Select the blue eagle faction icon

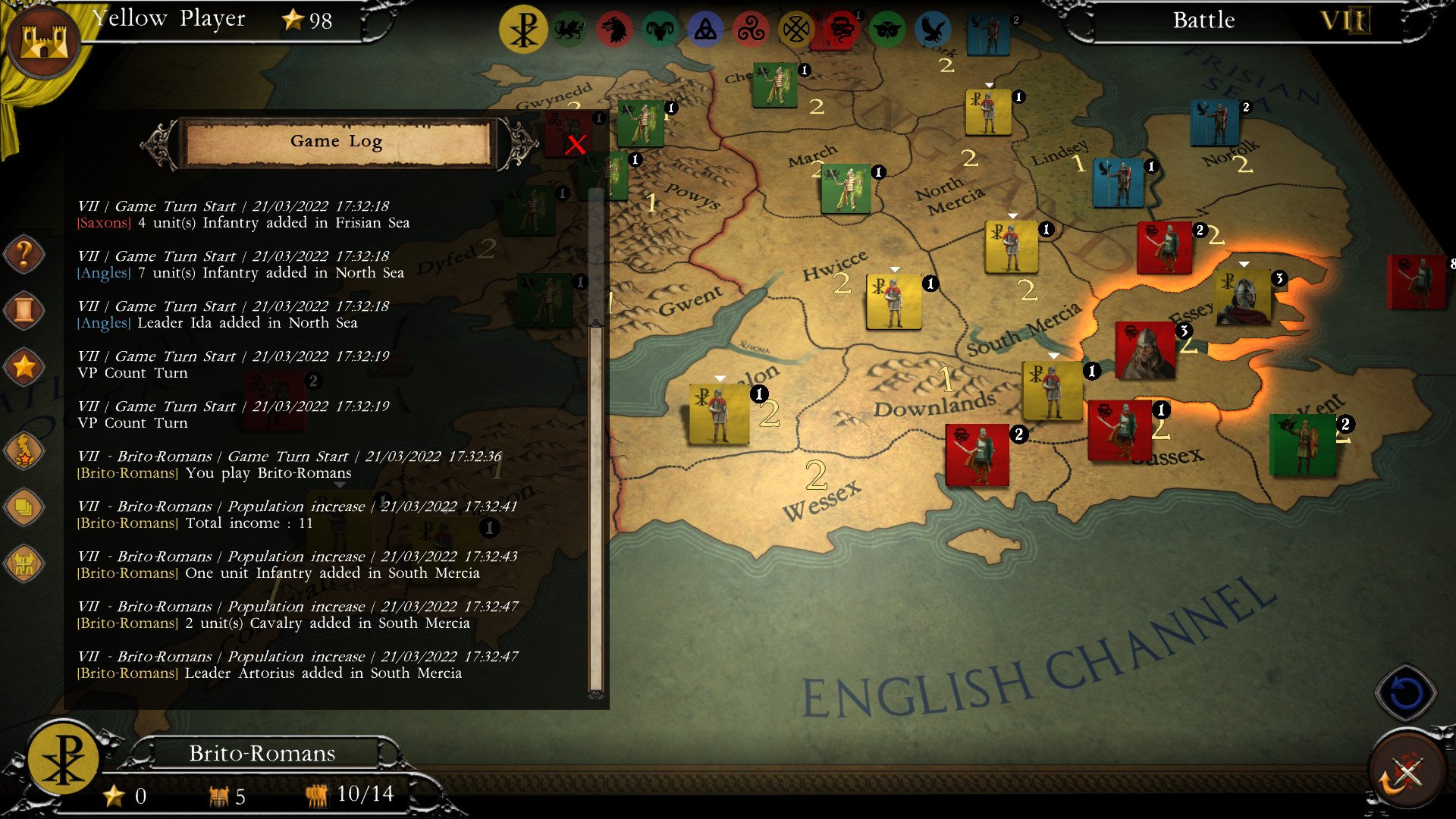coord(931,29)
